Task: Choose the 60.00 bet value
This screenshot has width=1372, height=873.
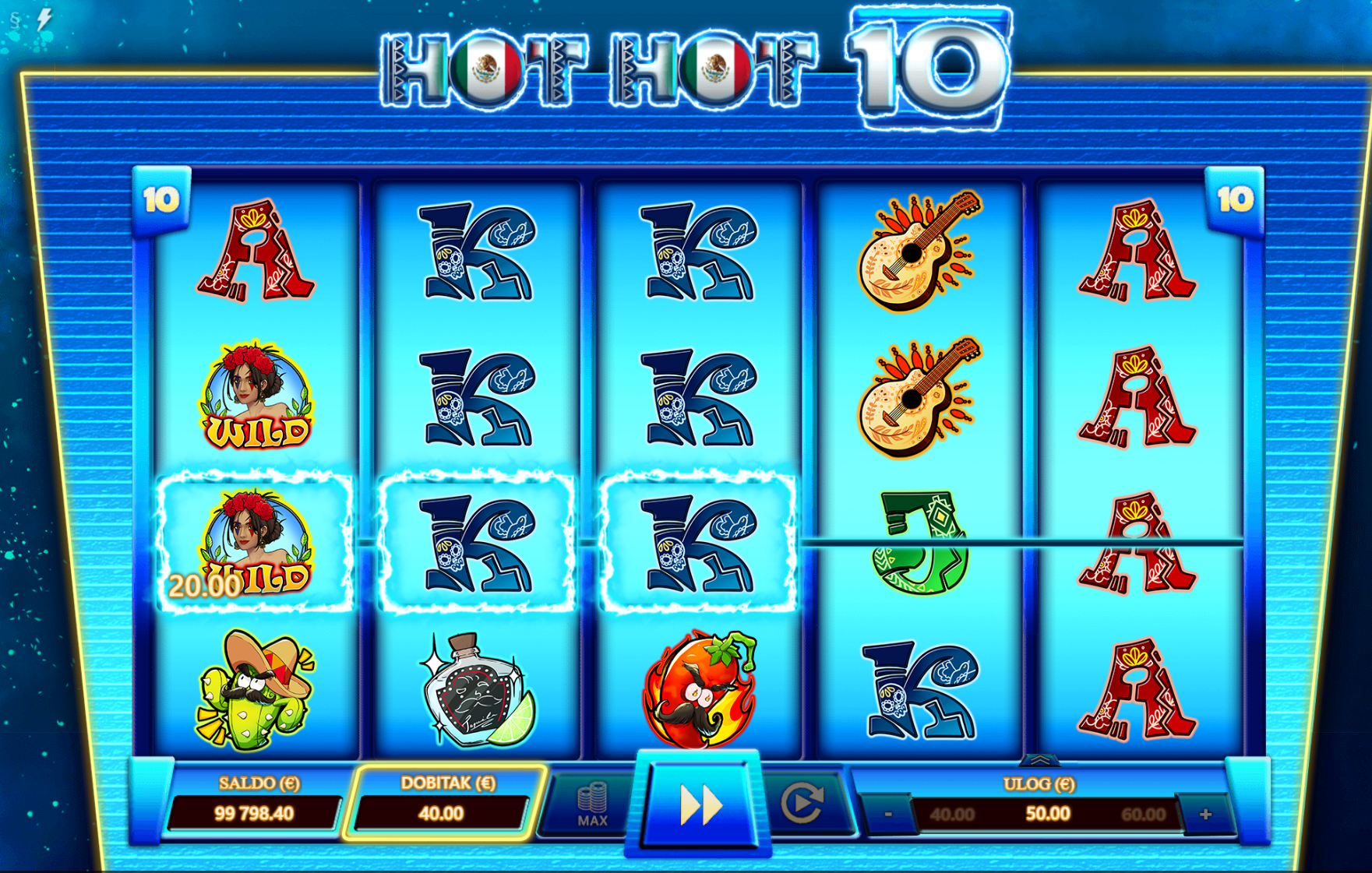Action: pos(1143,815)
